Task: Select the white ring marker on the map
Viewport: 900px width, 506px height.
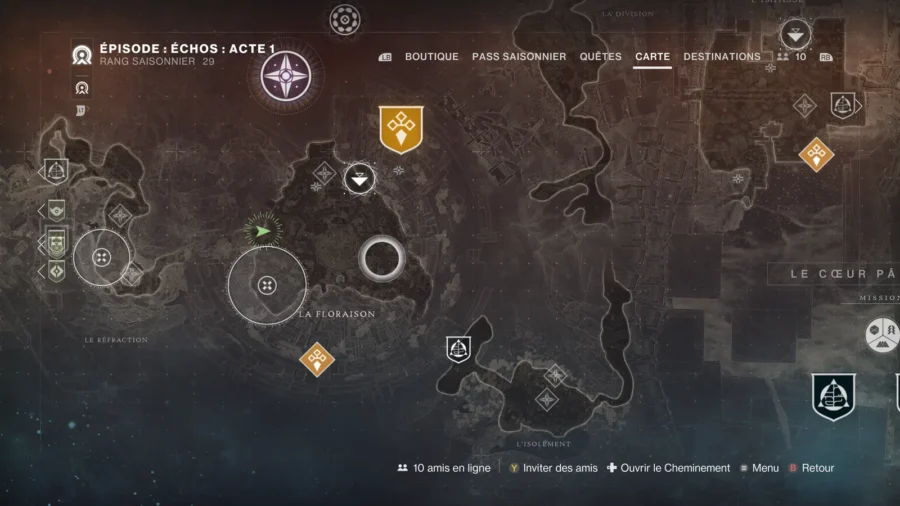Action: click(381, 259)
